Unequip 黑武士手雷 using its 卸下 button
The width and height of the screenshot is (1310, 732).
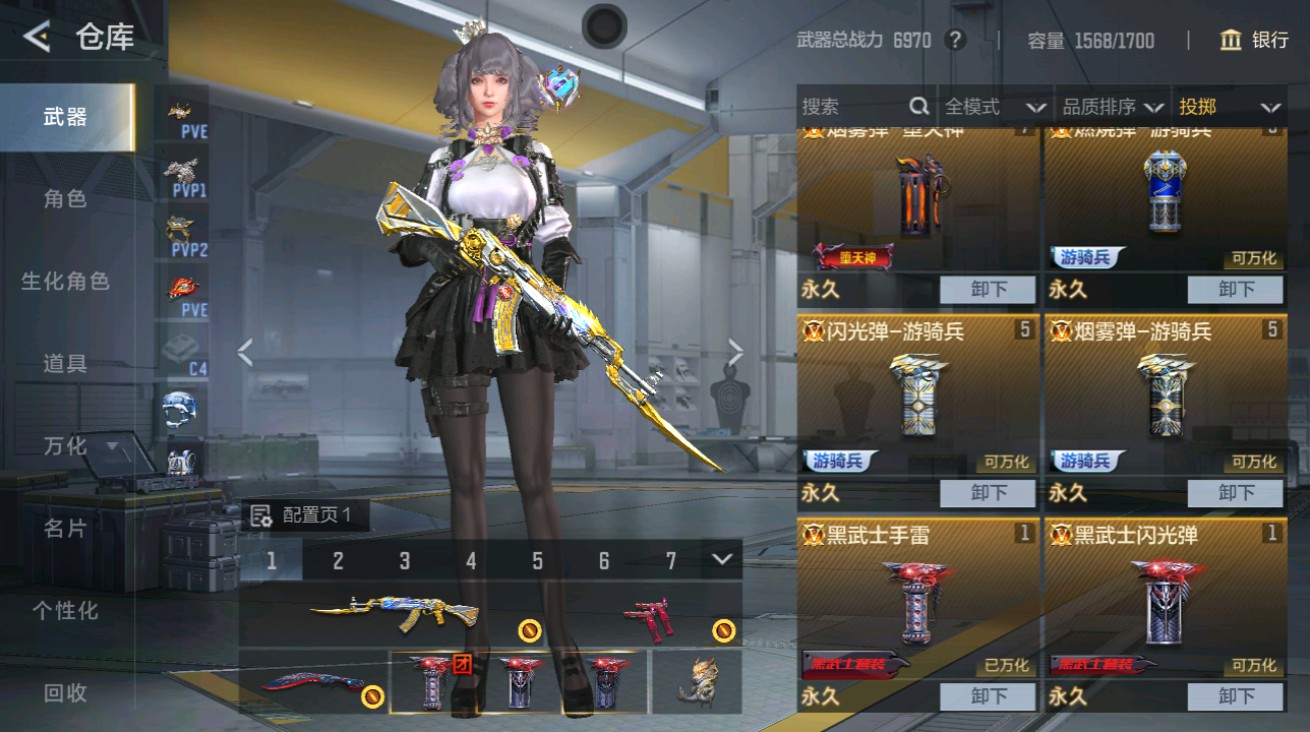988,696
